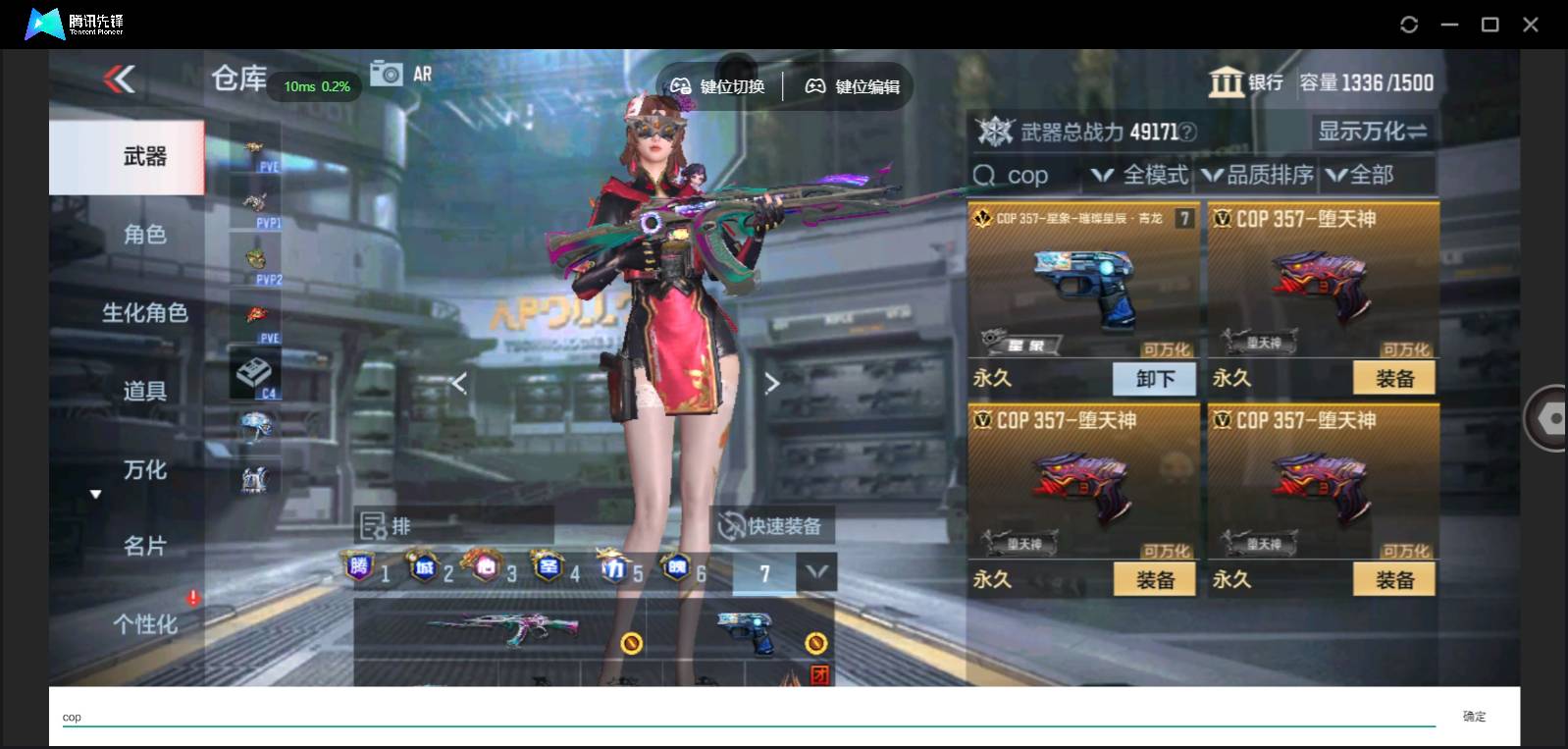1568x749 pixels.
Task: Switch to the 个性化 category tab
Action: click(145, 624)
